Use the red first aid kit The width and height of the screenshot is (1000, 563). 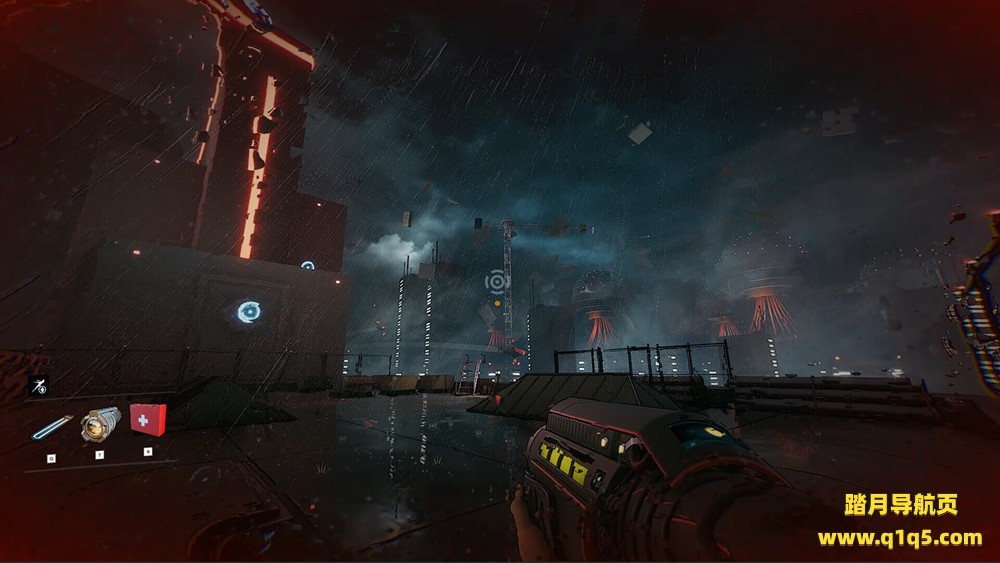(x=148, y=419)
